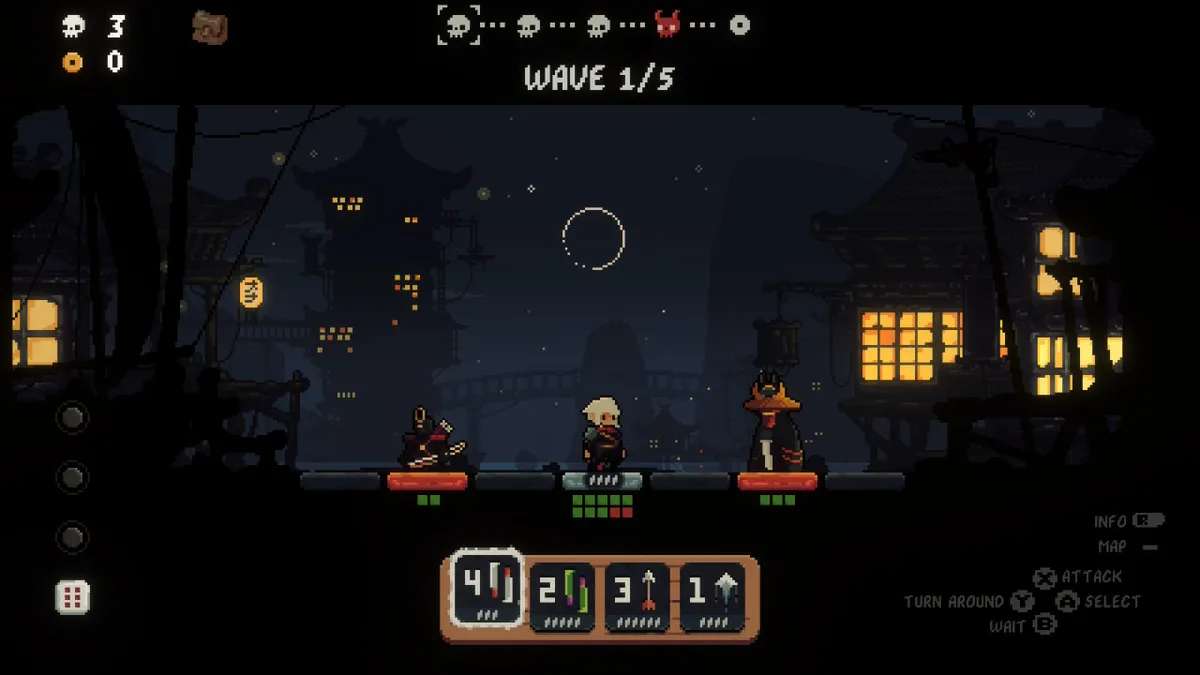Select the bracketed current-wave skull marker
1200x675 pixels.
pos(458,25)
